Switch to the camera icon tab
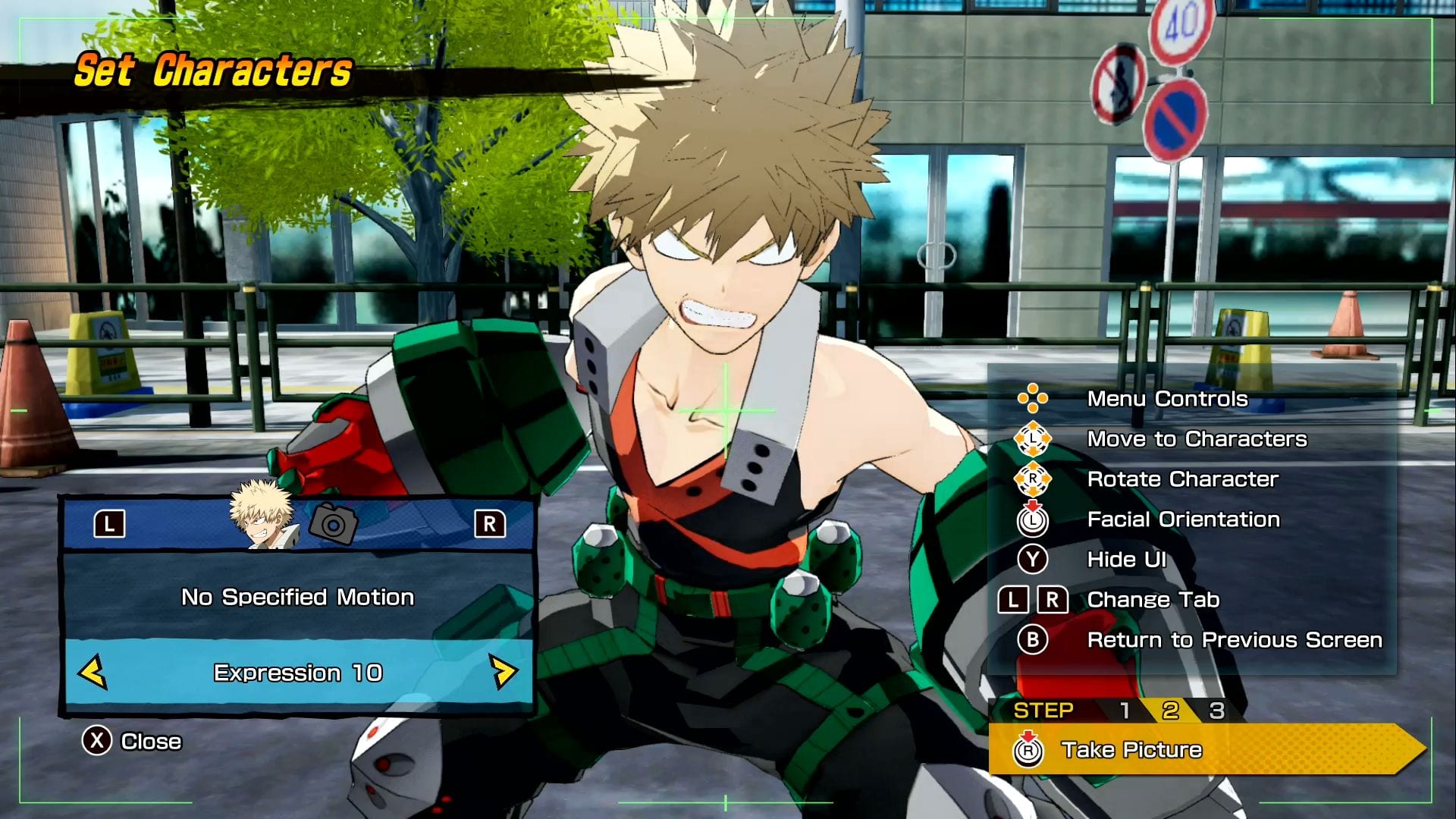Screen dimensions: 1456x819 pyautogui.click(x=334, y=523)
